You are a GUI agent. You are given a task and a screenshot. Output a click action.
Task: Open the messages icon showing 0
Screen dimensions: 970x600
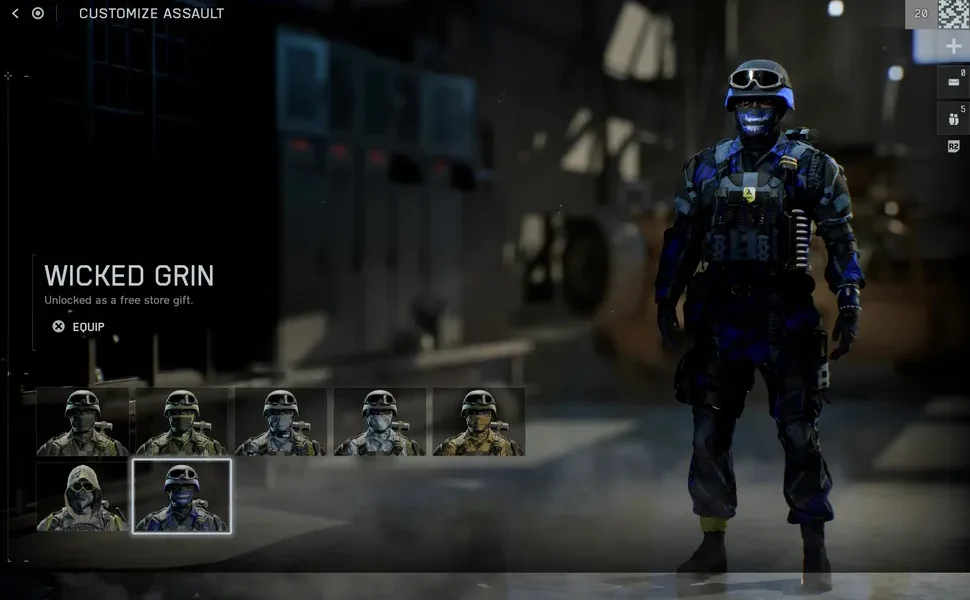point(952,82)
